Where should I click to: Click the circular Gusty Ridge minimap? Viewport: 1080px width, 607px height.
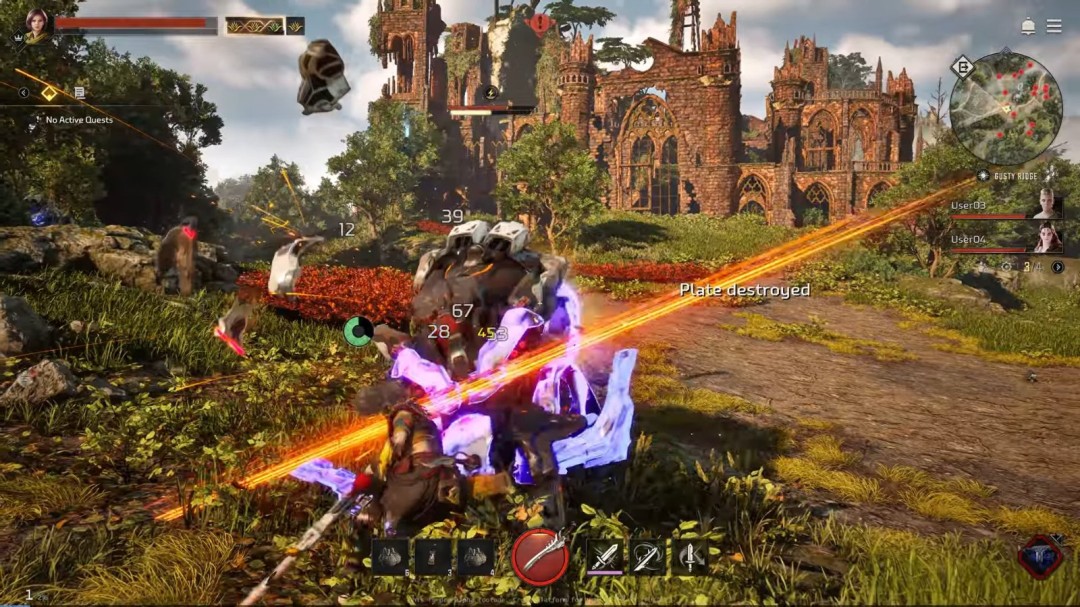tap(1006, 109)
